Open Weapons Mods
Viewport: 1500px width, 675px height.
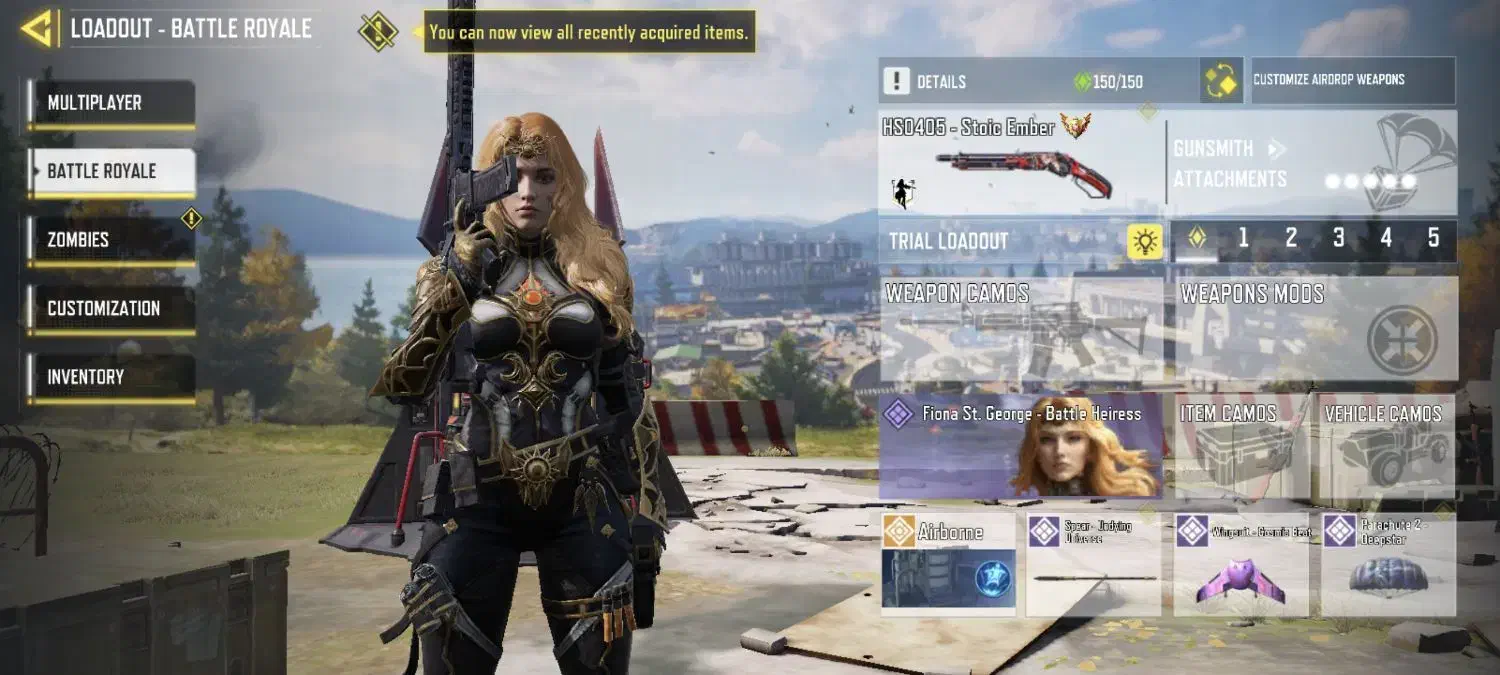tap(1315, 330)
